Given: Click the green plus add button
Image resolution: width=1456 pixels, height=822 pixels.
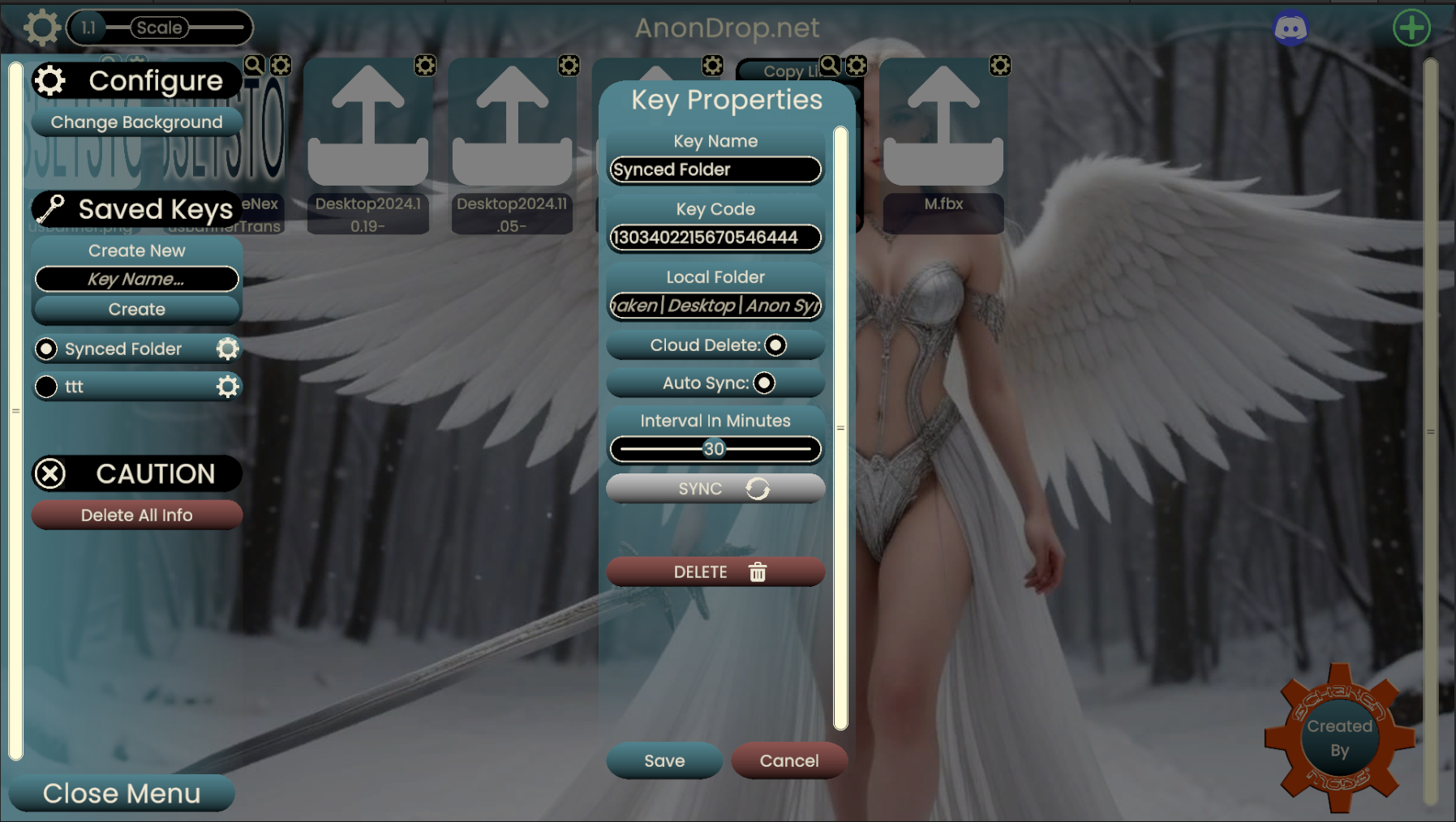Looking at the screenshot, I should tap(1411, 28).
